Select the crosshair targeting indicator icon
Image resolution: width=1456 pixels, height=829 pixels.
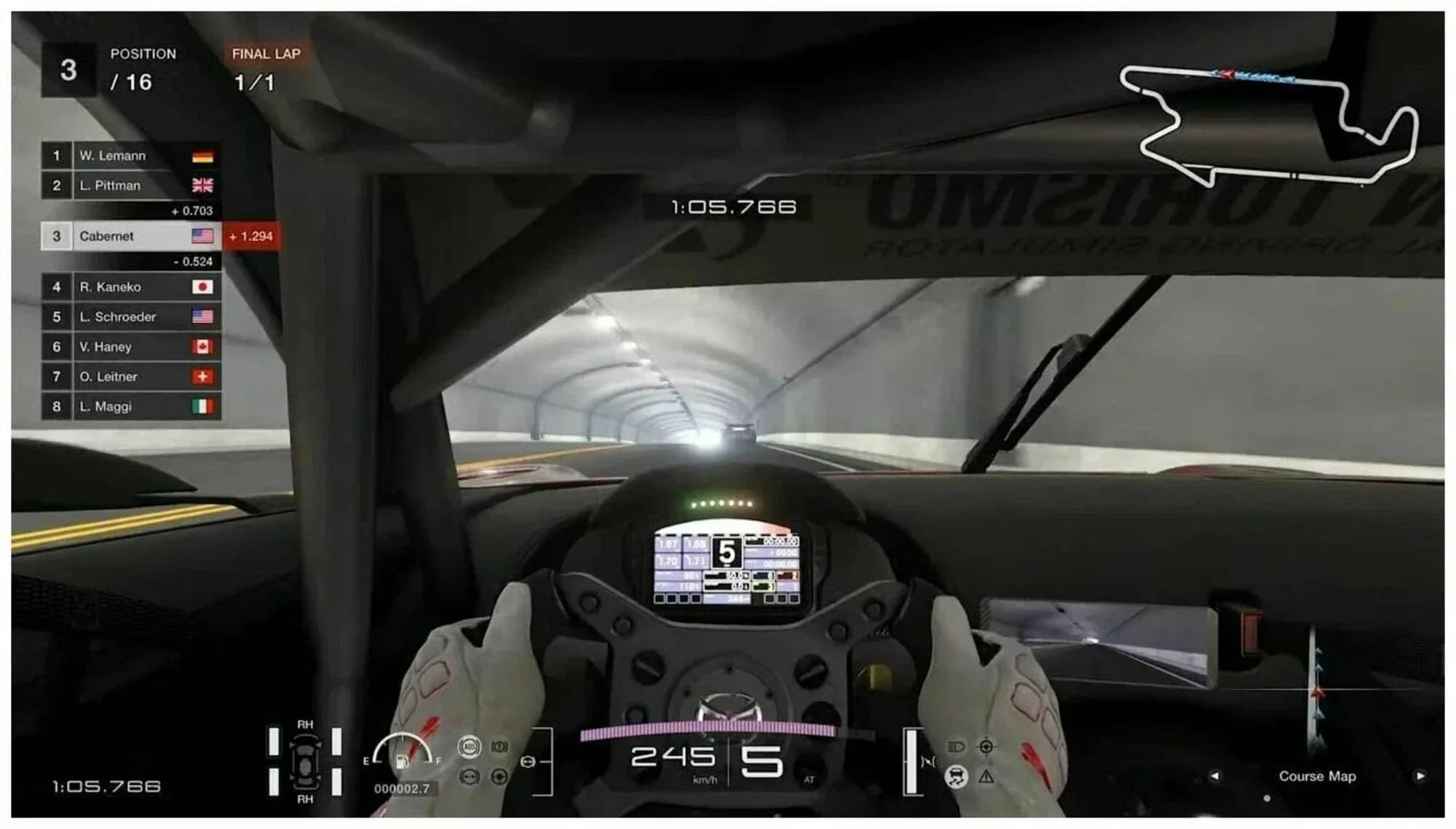pos(986,747)
